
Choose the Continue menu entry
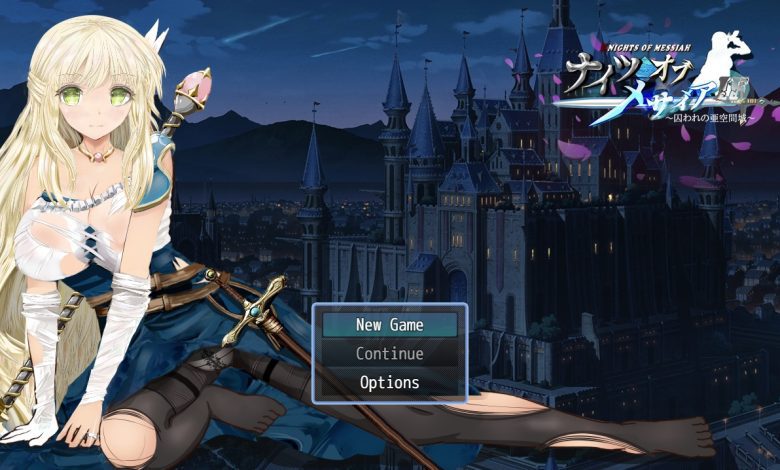click(x=389, y=354)
